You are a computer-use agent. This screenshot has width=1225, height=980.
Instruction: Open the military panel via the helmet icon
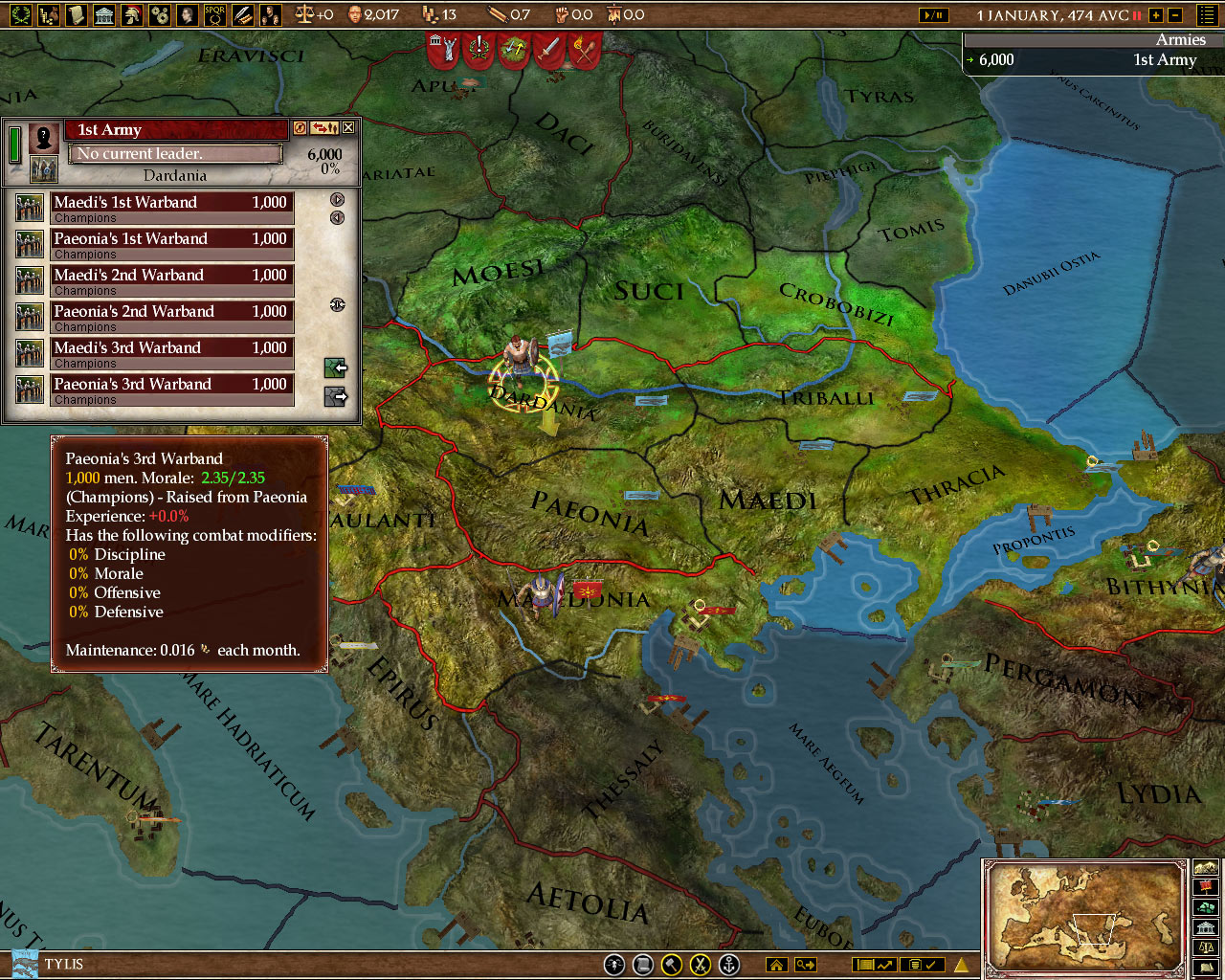[x=131, y=14]
